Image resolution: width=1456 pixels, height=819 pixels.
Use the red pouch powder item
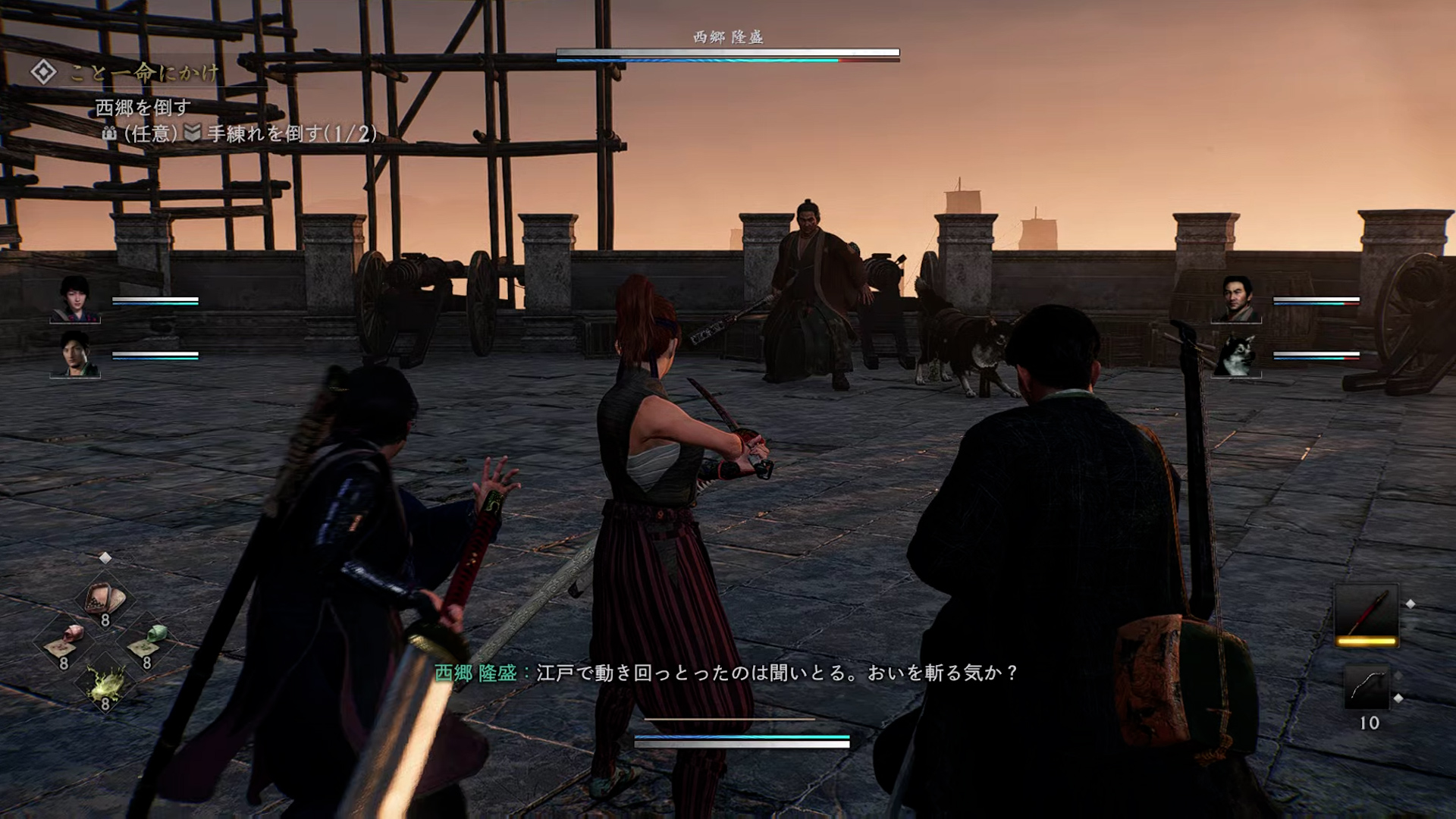pos(64,641)
